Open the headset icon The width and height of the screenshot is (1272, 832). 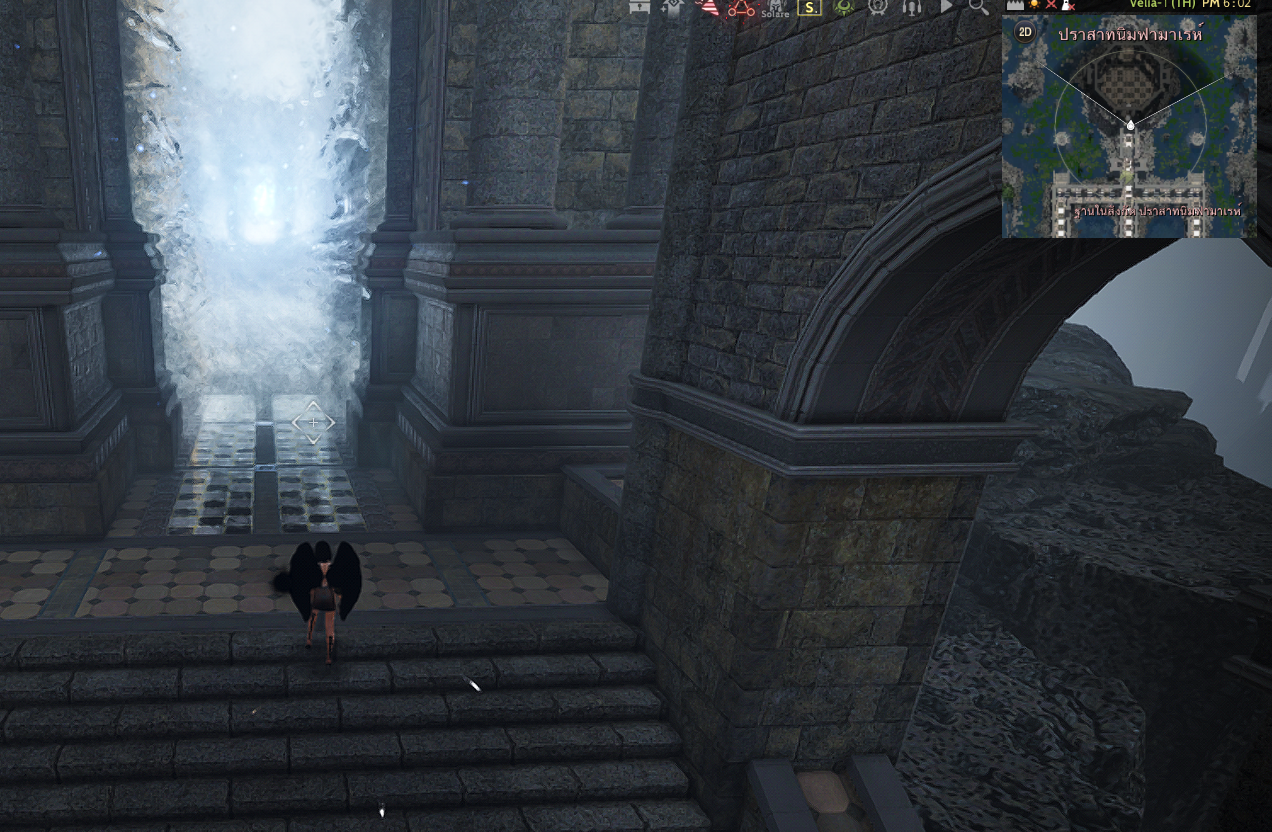pos(911,8)
